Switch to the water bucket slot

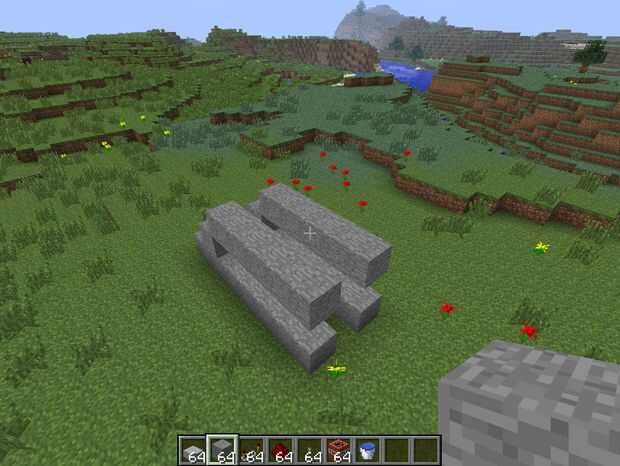pos(368,449)
